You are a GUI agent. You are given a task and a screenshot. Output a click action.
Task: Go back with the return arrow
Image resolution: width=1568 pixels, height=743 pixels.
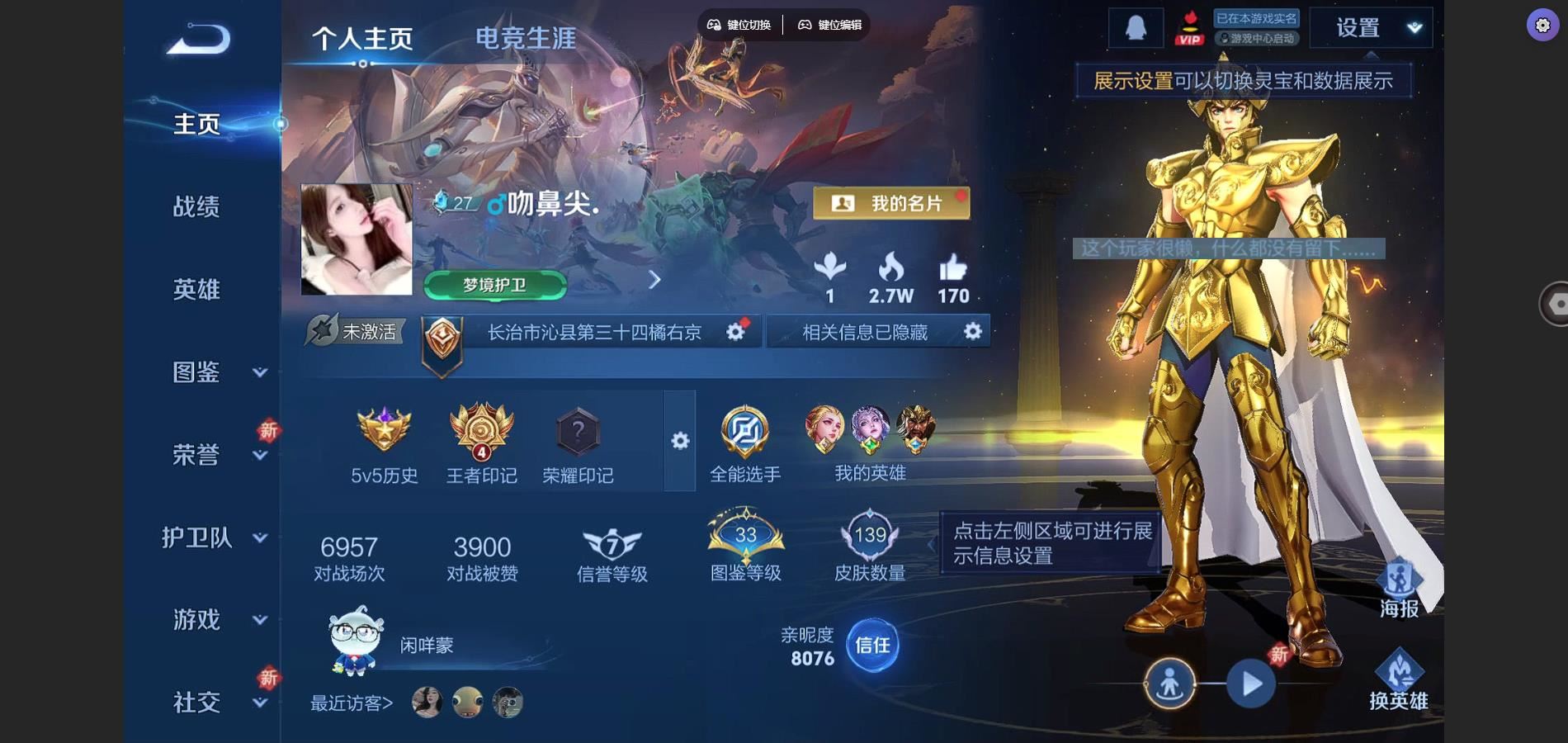(x=198, y=39)
